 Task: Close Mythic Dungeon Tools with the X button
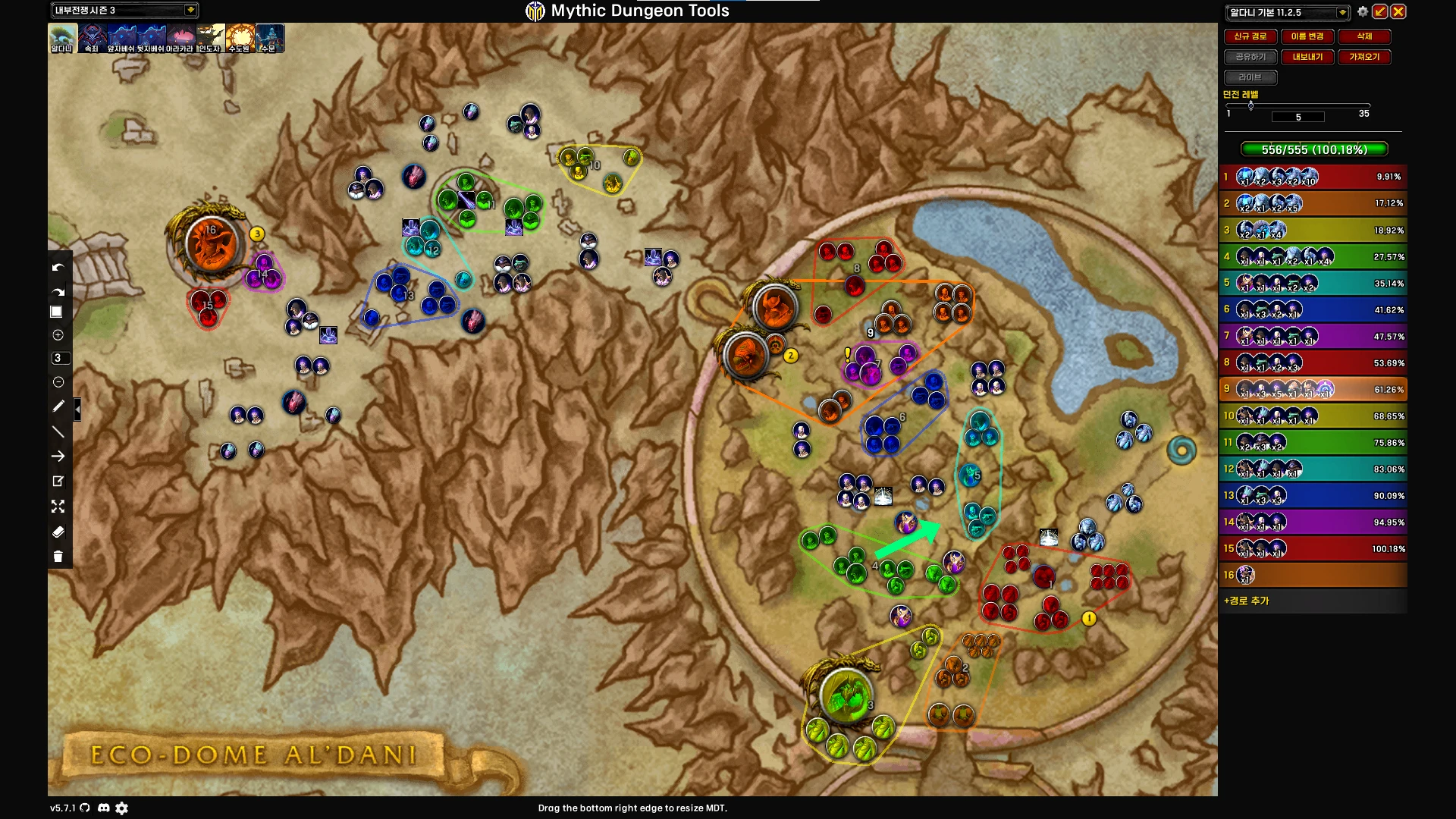pos(1398,11)
